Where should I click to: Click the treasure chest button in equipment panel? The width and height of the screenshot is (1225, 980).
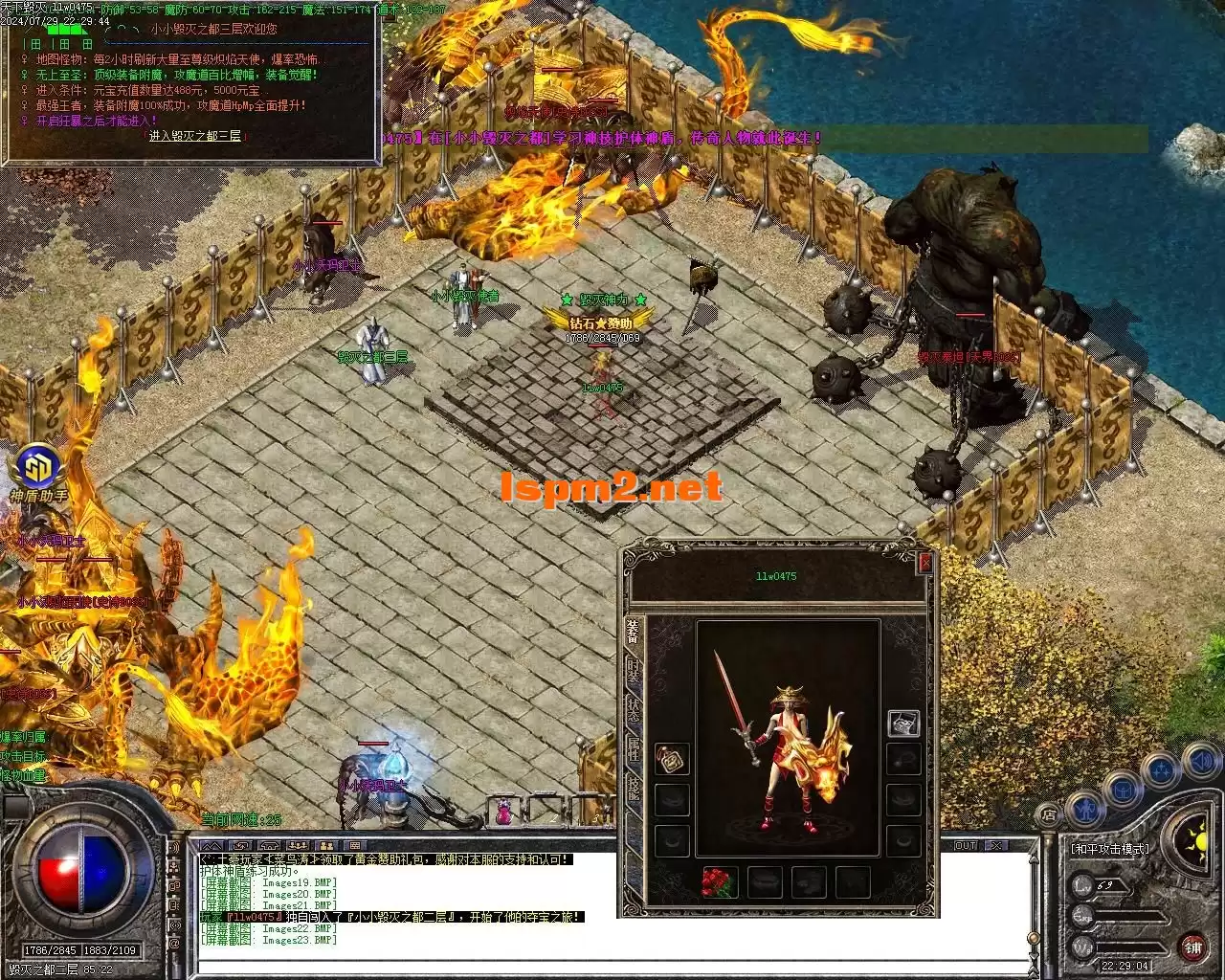(x=903, y=724)
